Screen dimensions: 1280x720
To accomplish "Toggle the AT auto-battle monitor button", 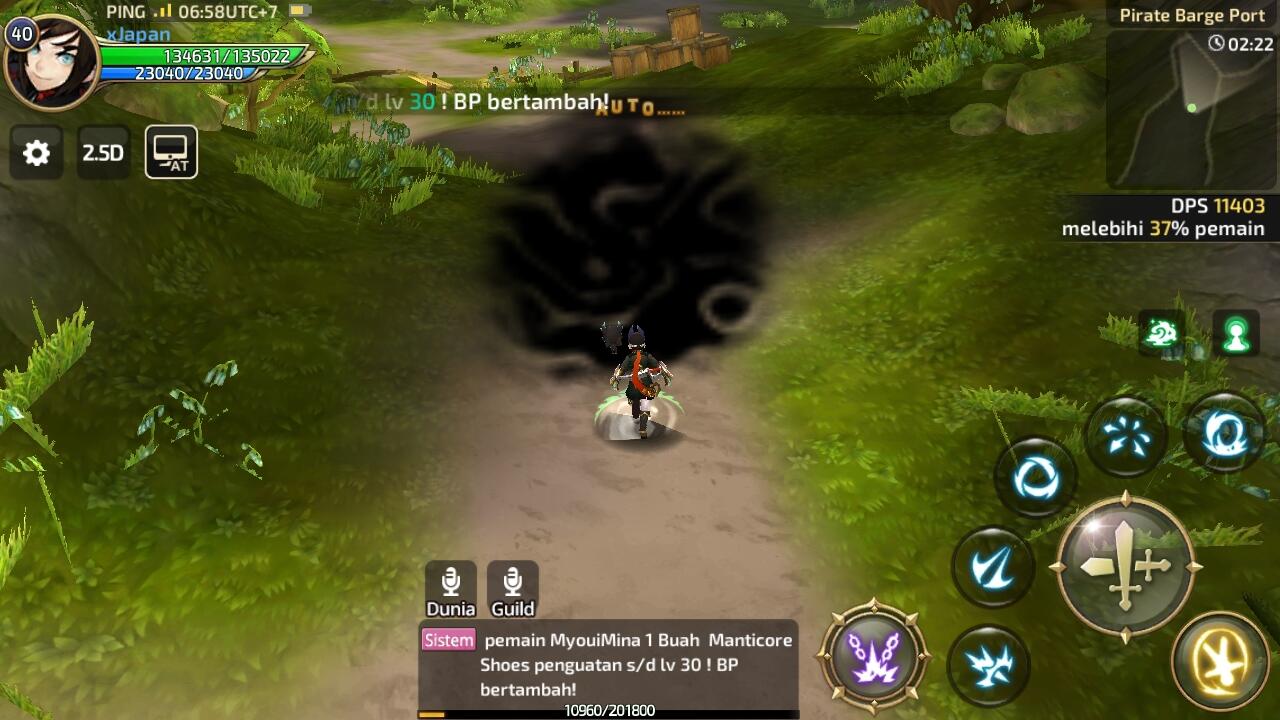I will click(x=171, y=152).
